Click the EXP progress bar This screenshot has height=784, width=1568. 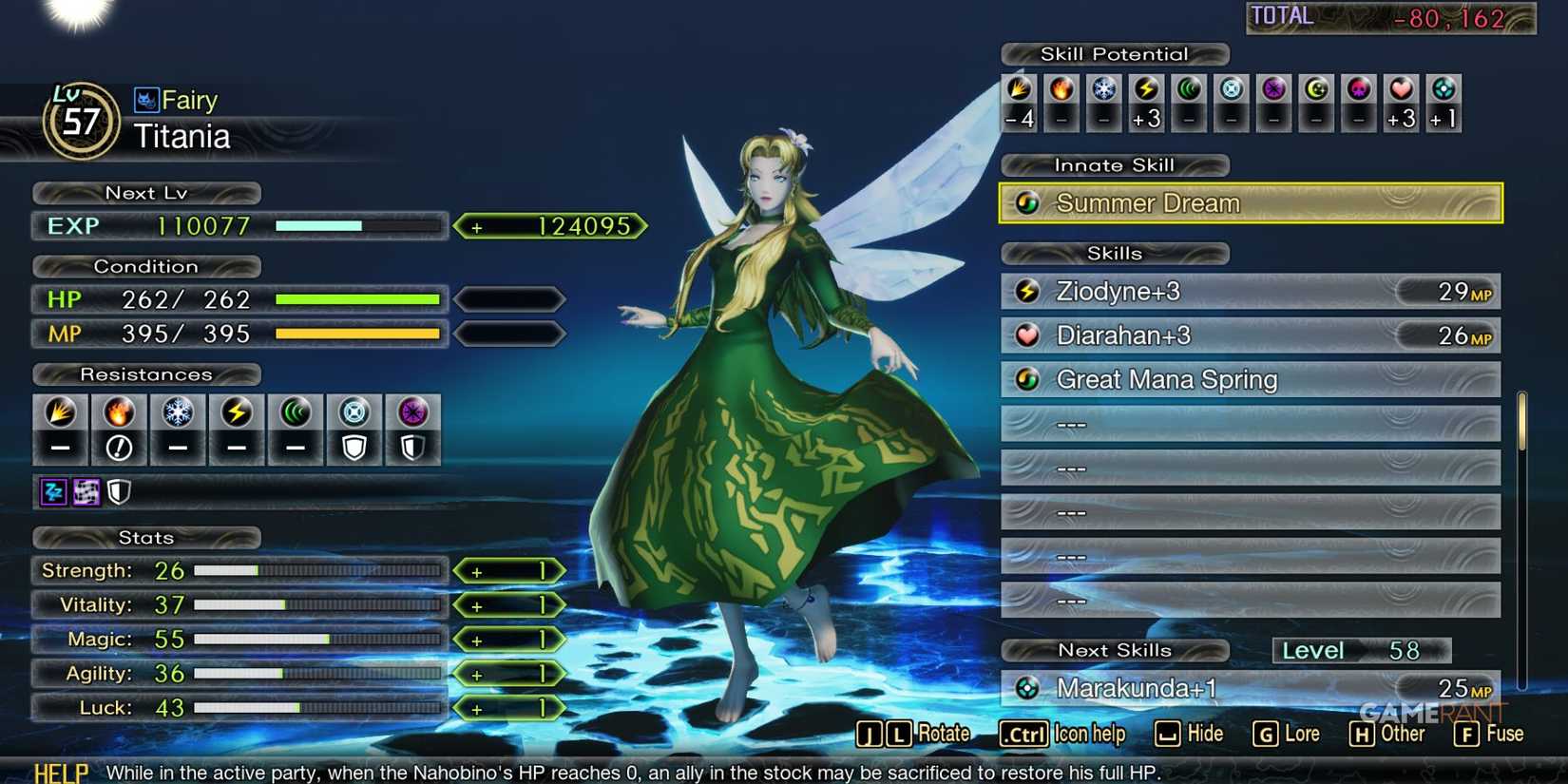(356, 226)
